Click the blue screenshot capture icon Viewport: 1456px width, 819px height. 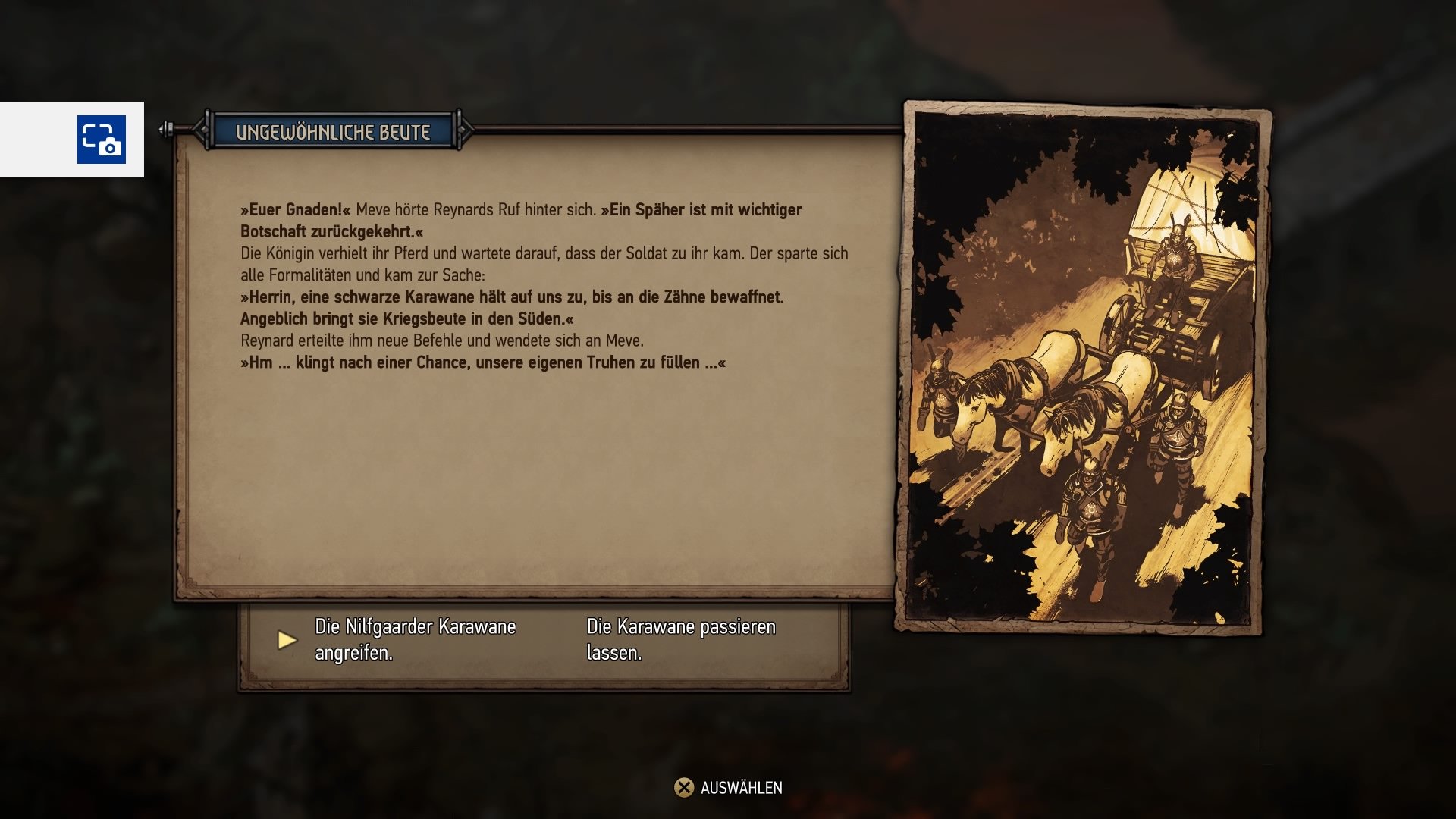click(x=100, y=139)
